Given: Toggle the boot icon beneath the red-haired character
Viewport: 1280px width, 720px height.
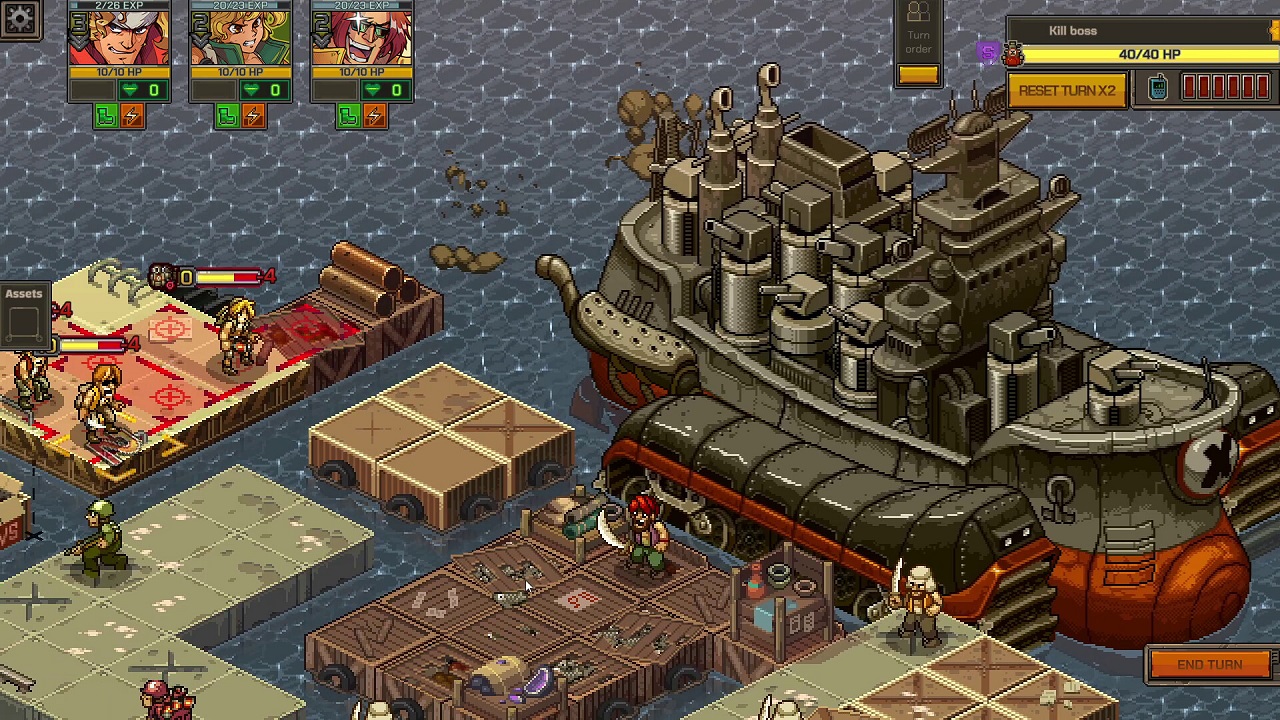Looking at the screenshot, I should coord(348,116).
